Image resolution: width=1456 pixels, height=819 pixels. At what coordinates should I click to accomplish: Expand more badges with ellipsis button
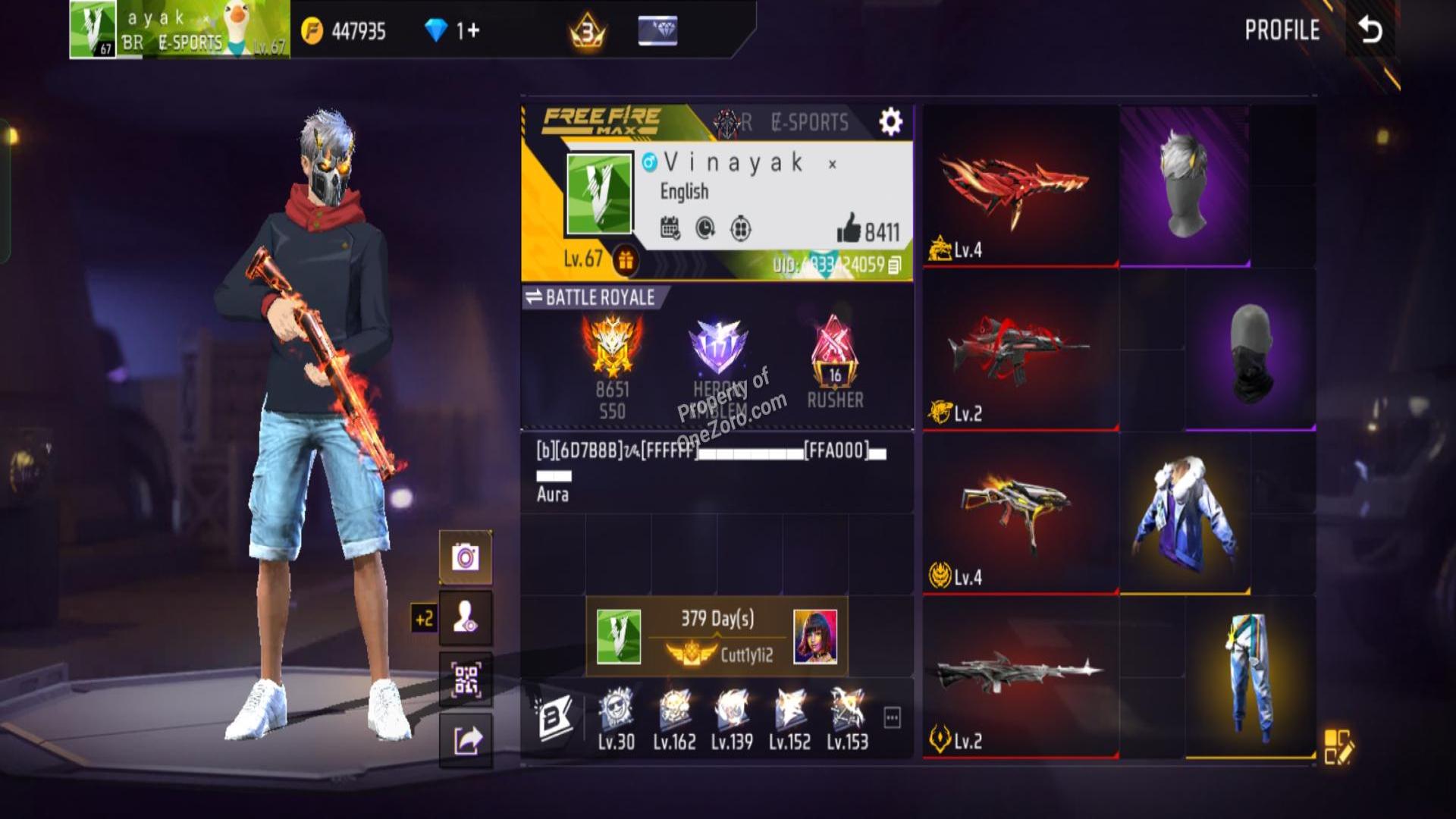pyautogui.click(x=893, y=717)
